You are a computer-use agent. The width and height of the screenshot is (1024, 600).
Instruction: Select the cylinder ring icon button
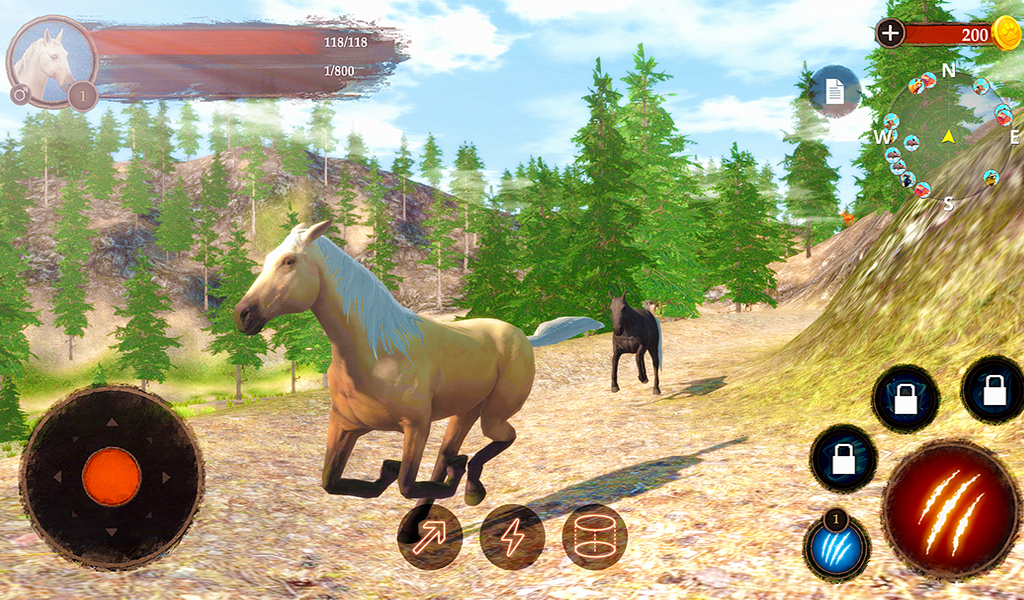coord(594,537)
